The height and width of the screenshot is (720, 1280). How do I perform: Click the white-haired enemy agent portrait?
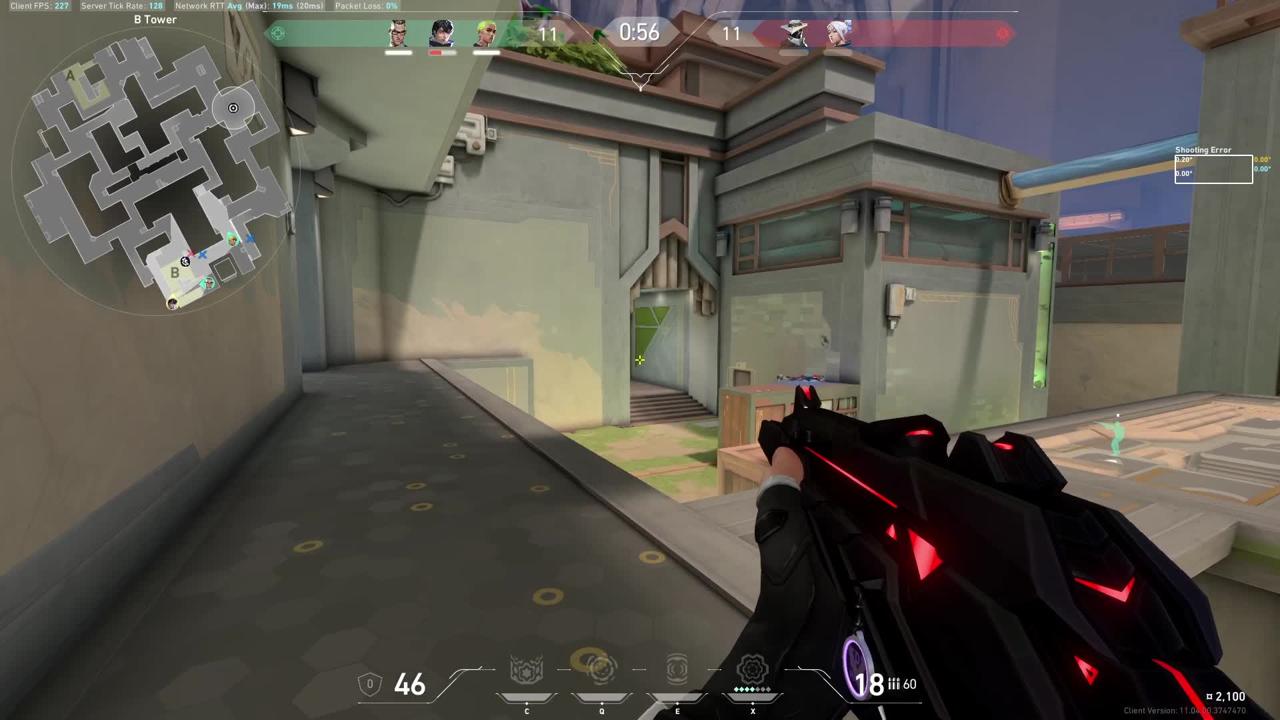pyautogui.click(x=838, y=34)
